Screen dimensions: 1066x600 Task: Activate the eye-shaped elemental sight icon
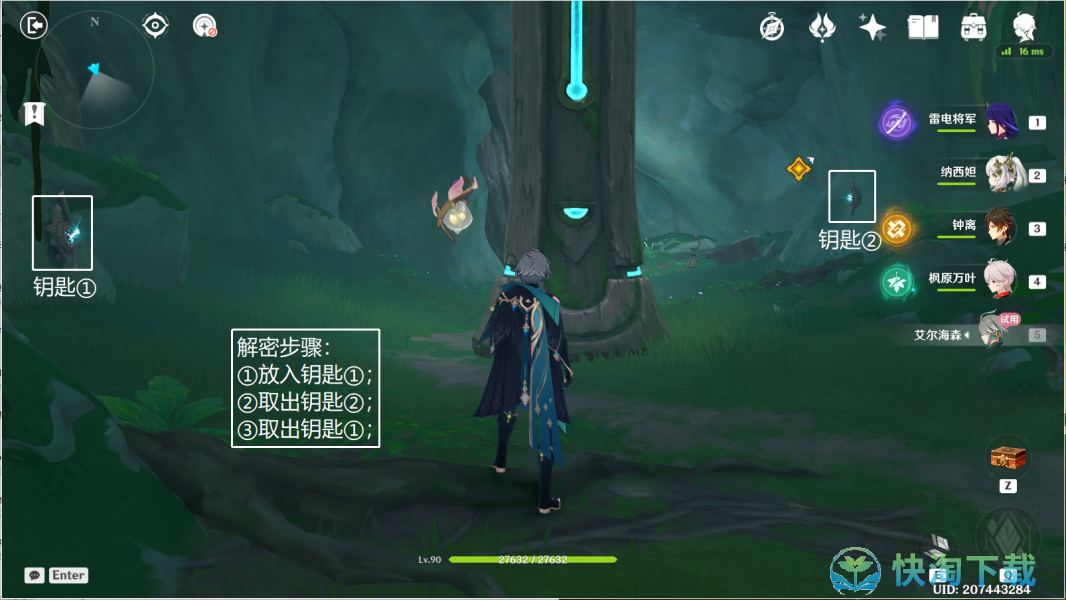pyautogui.click(x=155, y=25)
